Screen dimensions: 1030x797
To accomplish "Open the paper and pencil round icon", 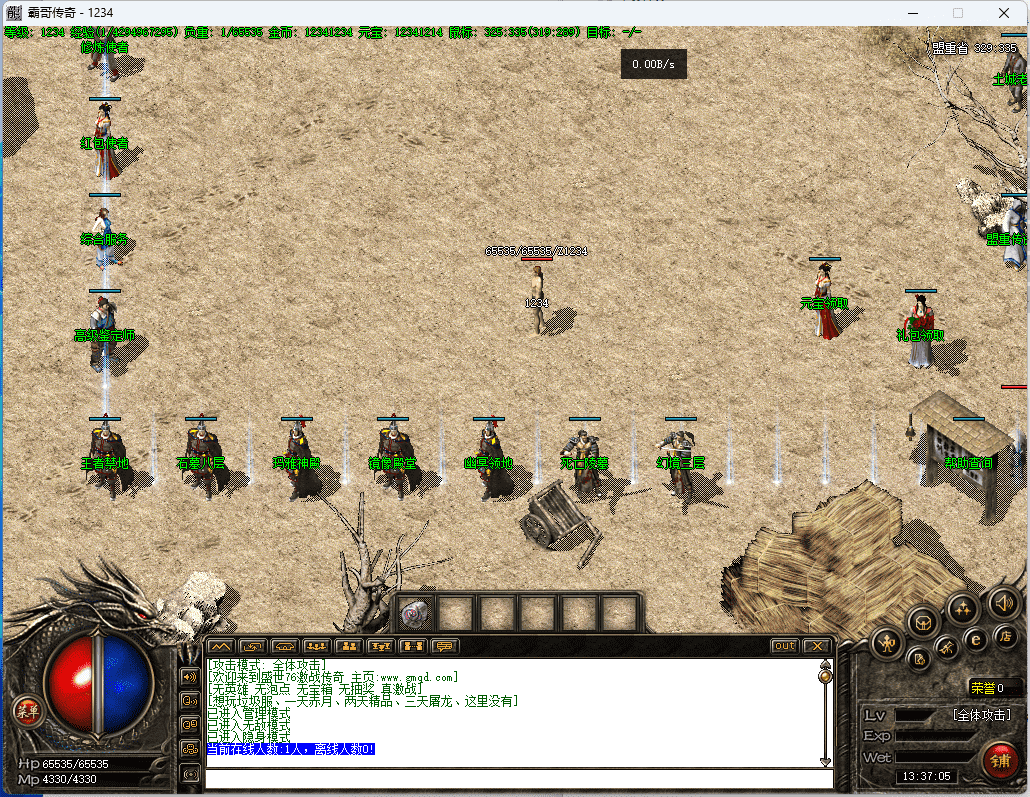I will (919, 659).
